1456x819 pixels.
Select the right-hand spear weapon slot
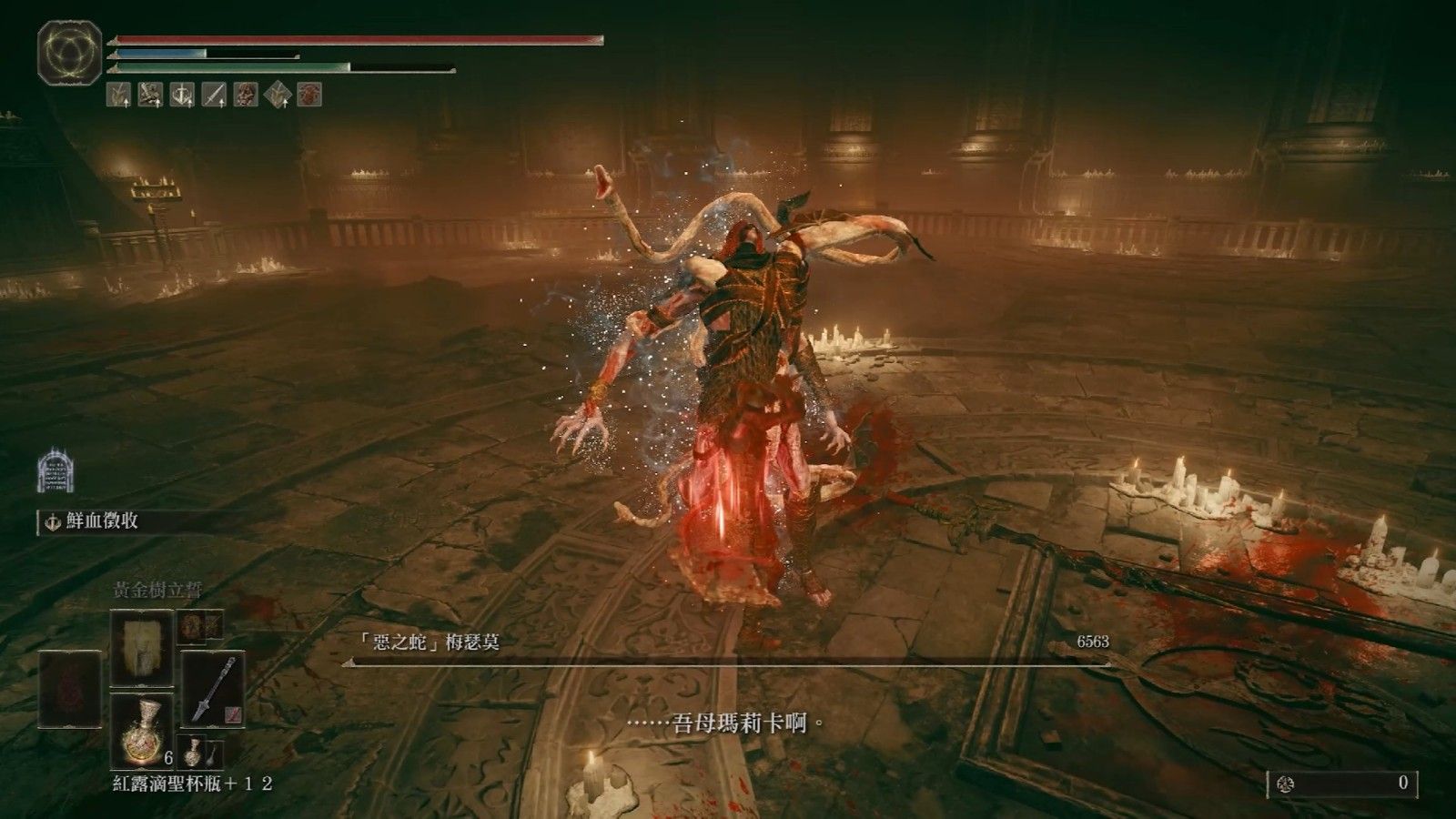[213, 689]
